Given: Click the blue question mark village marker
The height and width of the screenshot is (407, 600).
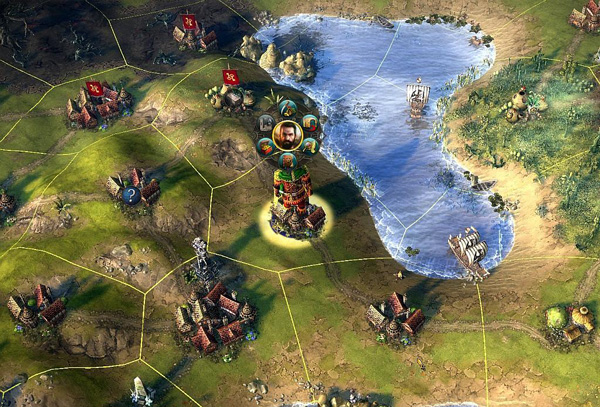Looking at the screenshot, I should [131, 196].
